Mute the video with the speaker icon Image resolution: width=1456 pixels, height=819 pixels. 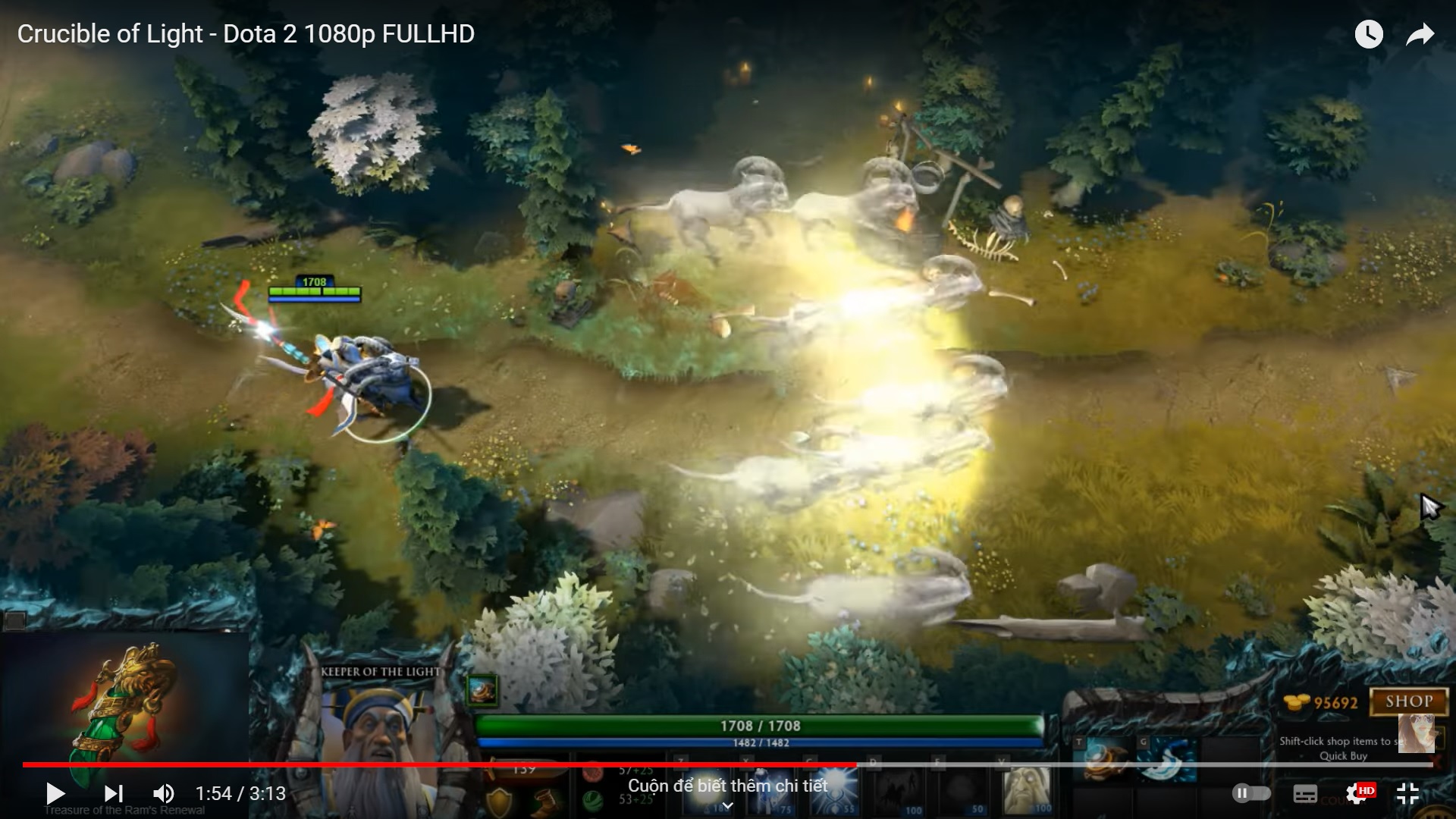[161, 794]
